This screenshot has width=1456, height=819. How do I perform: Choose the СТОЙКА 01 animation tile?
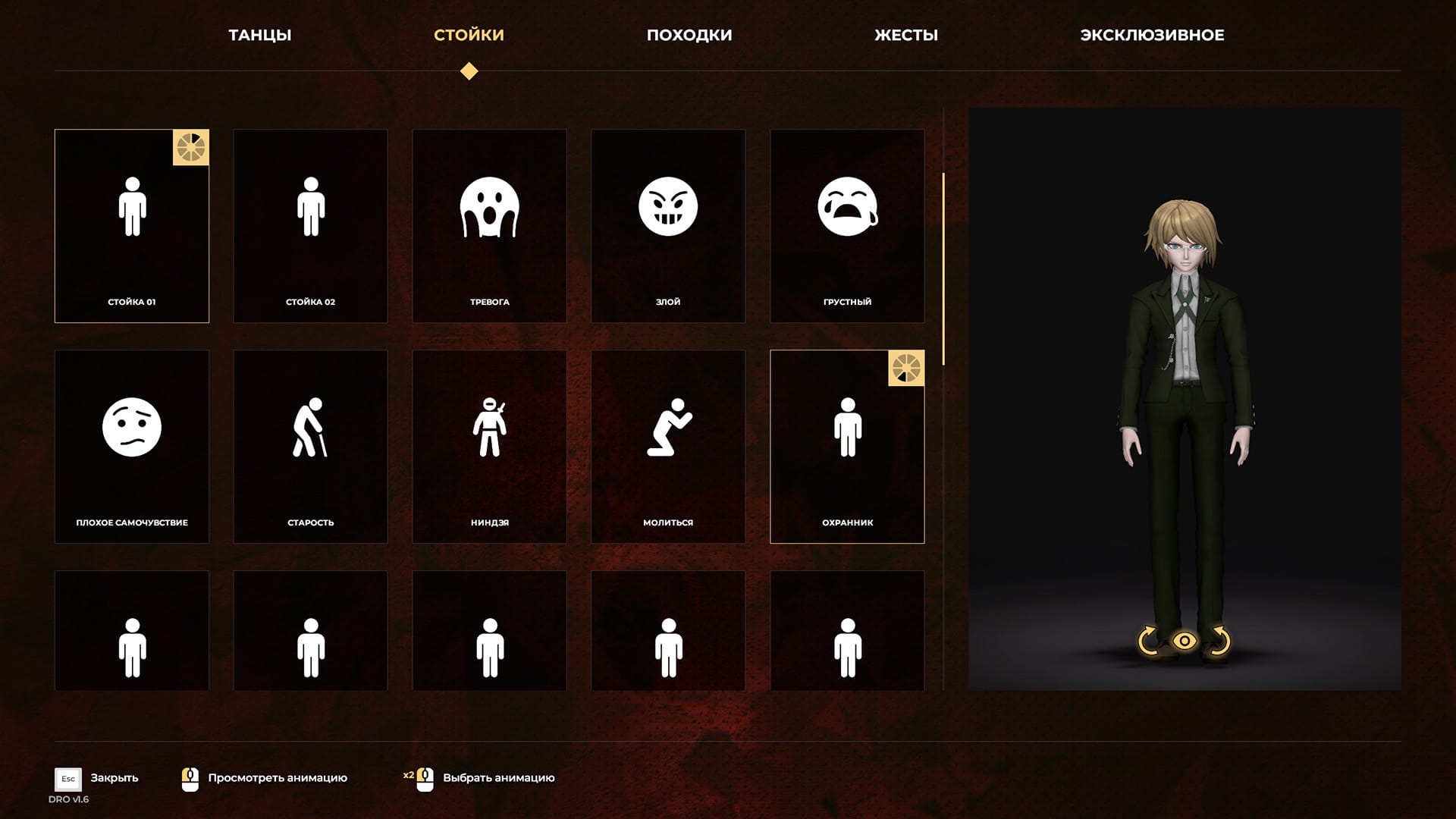pos(132,226)
